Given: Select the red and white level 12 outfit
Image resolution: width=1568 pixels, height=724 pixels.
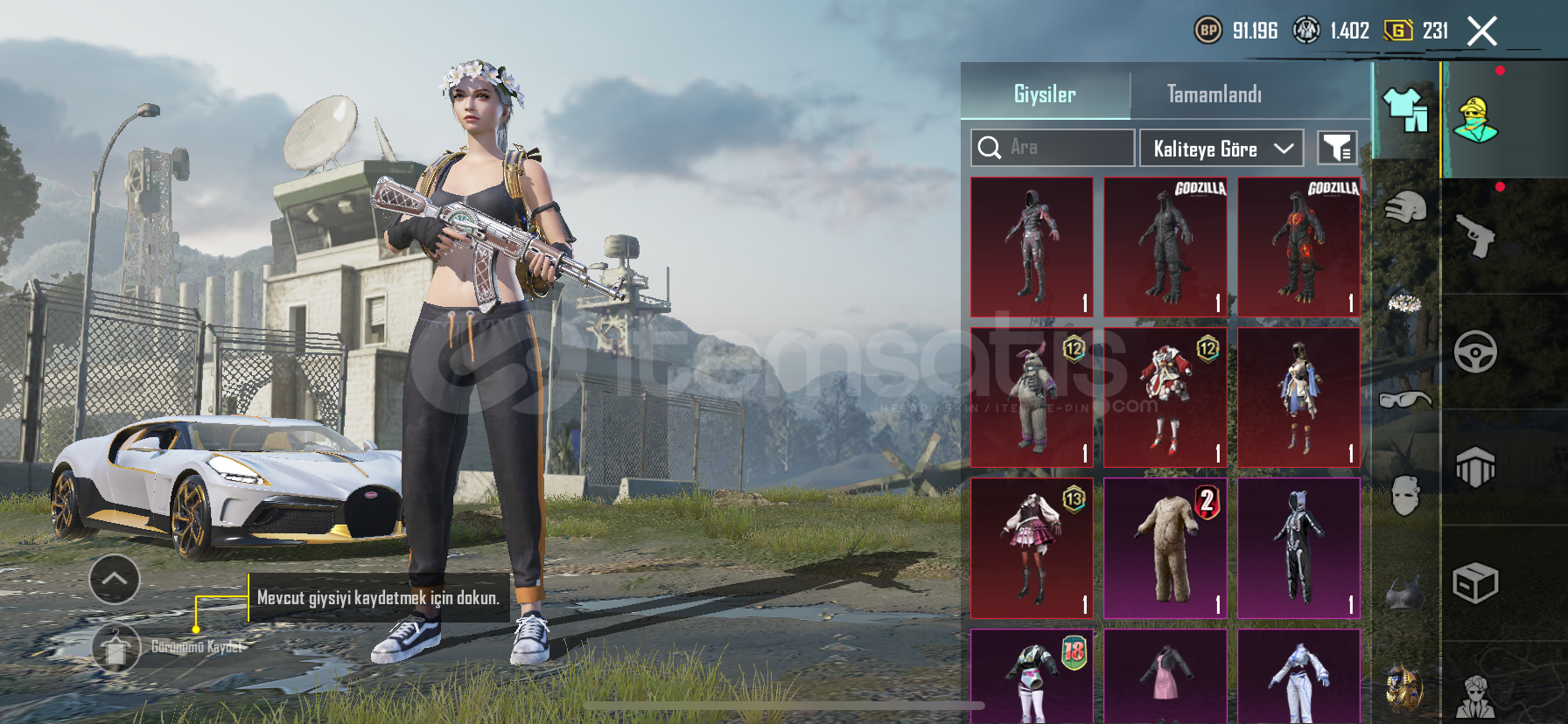Looking at the screenshot, I should [x=1165, y=397].
